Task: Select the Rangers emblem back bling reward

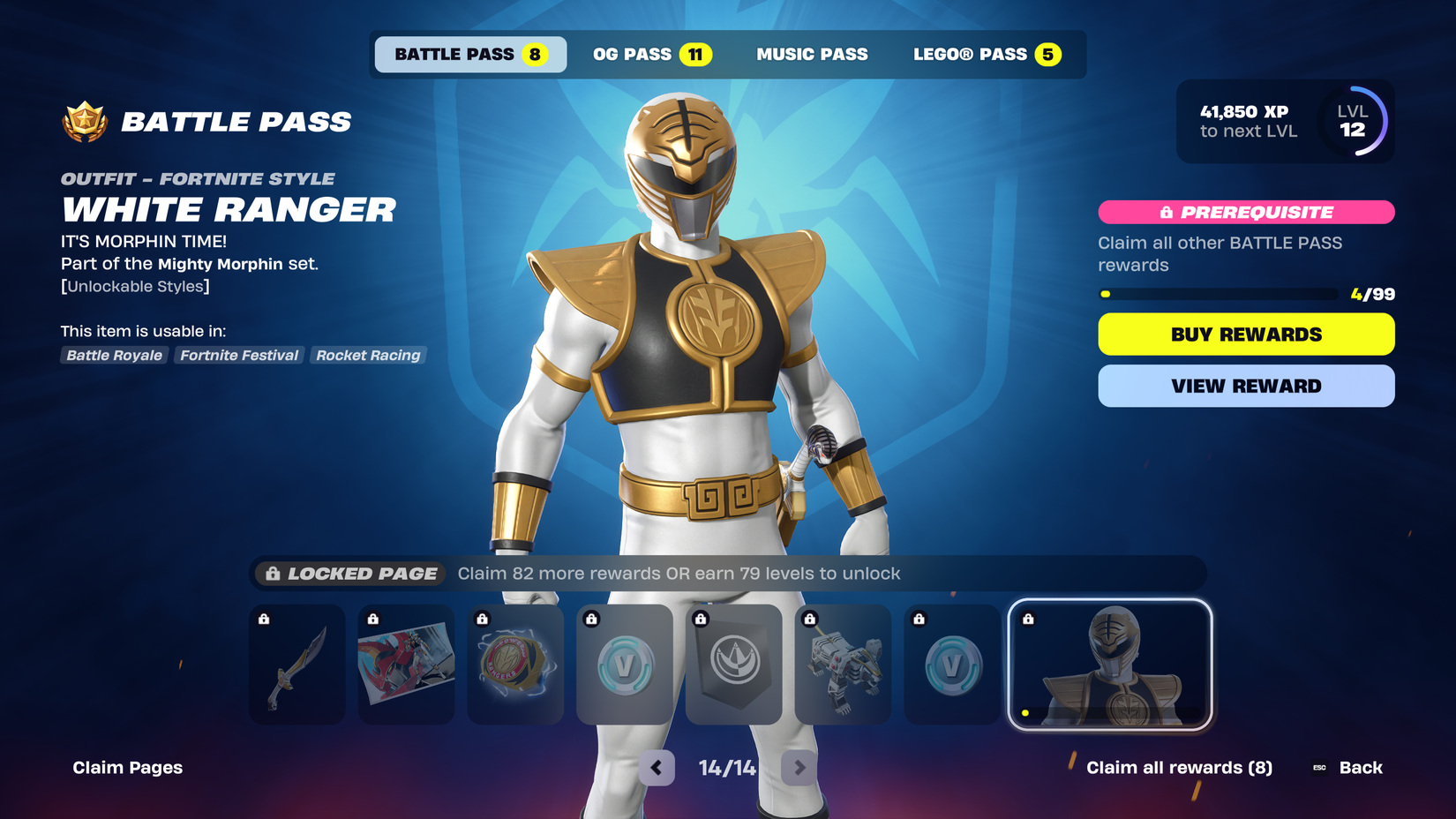Action: [x=515, y=665]
